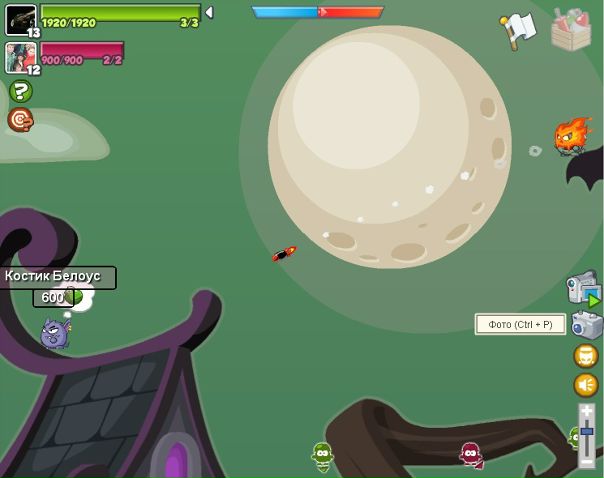Open the green question mark help
This screenshot has width=604, height=478.
[20, 91]
